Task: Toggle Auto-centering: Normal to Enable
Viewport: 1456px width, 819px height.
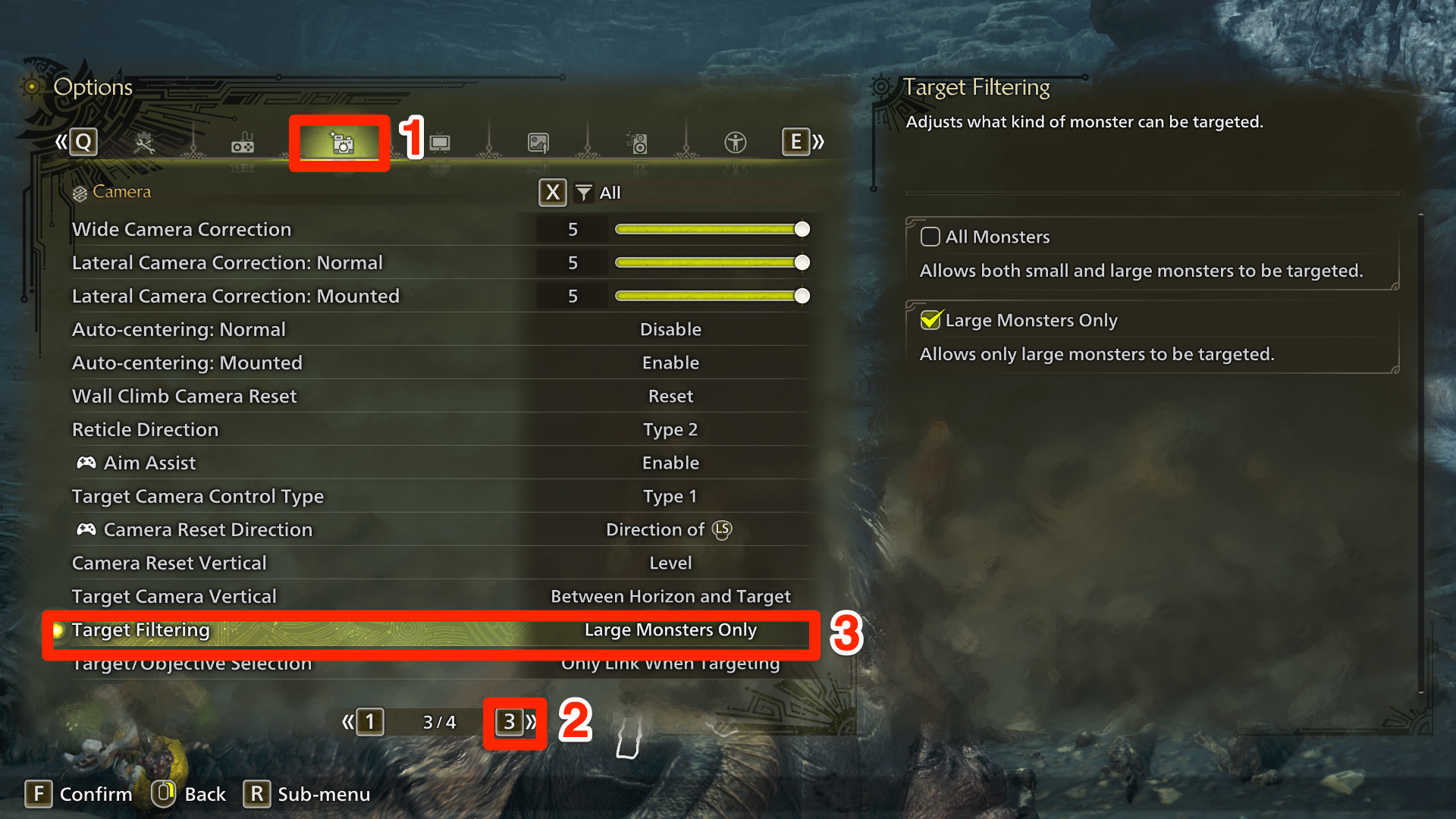Action: 670,329
